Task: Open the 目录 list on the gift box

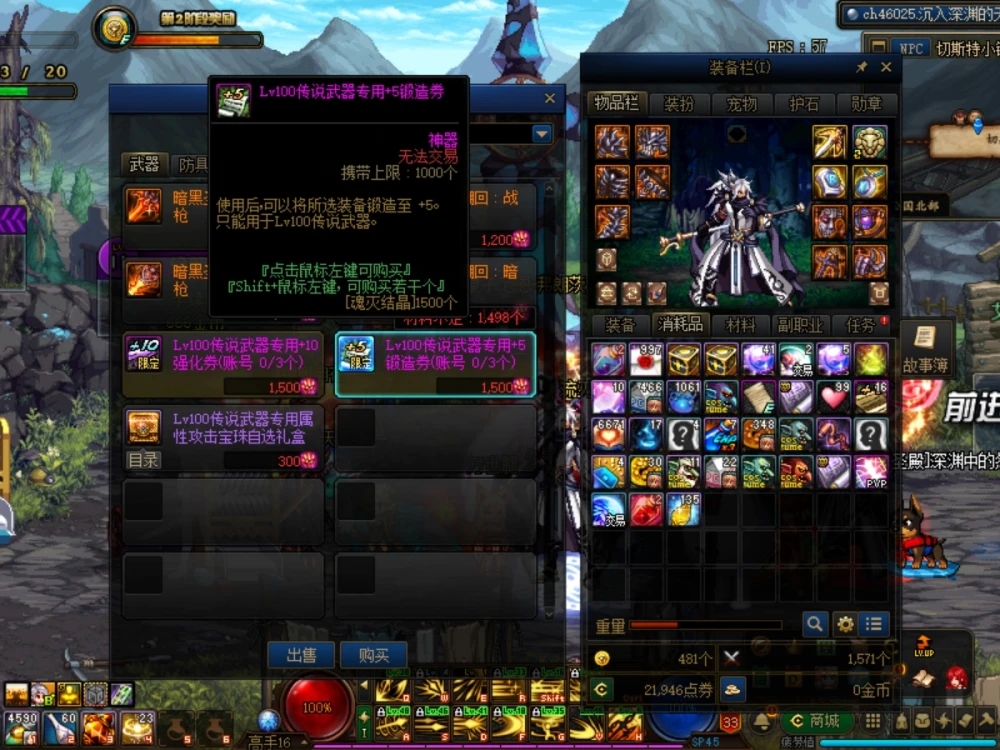Action: point(143,460)
